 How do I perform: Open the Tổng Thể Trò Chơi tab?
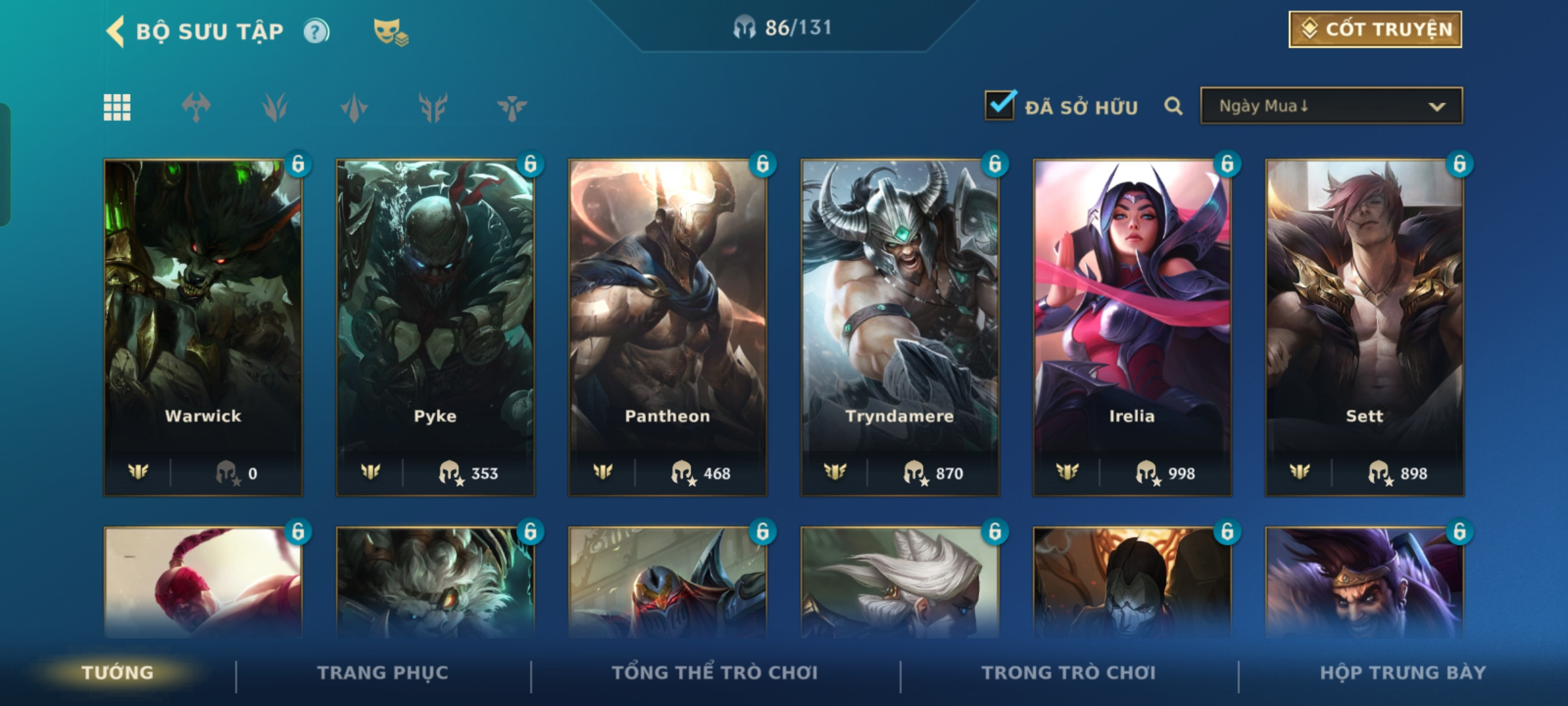click(x=715, y=673)
